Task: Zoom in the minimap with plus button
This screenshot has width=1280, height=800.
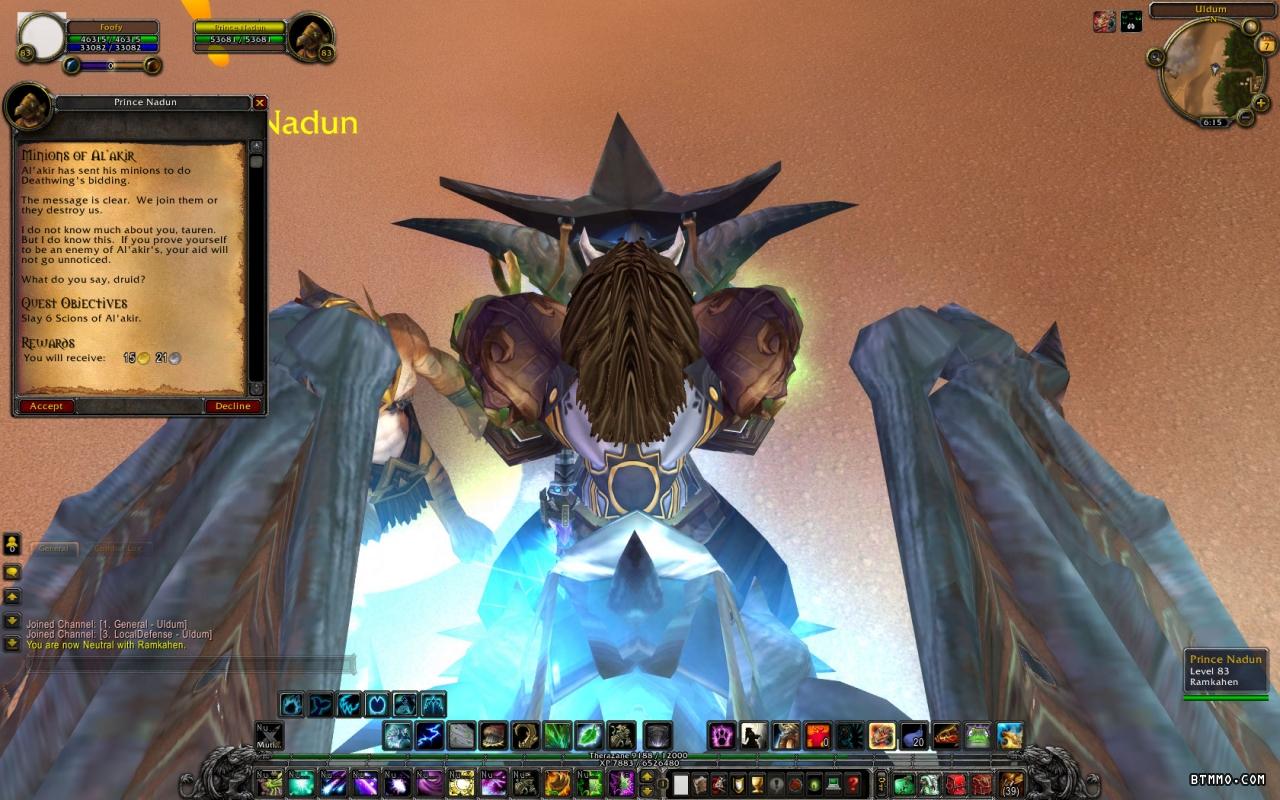Action: [x=1260, y=102]
